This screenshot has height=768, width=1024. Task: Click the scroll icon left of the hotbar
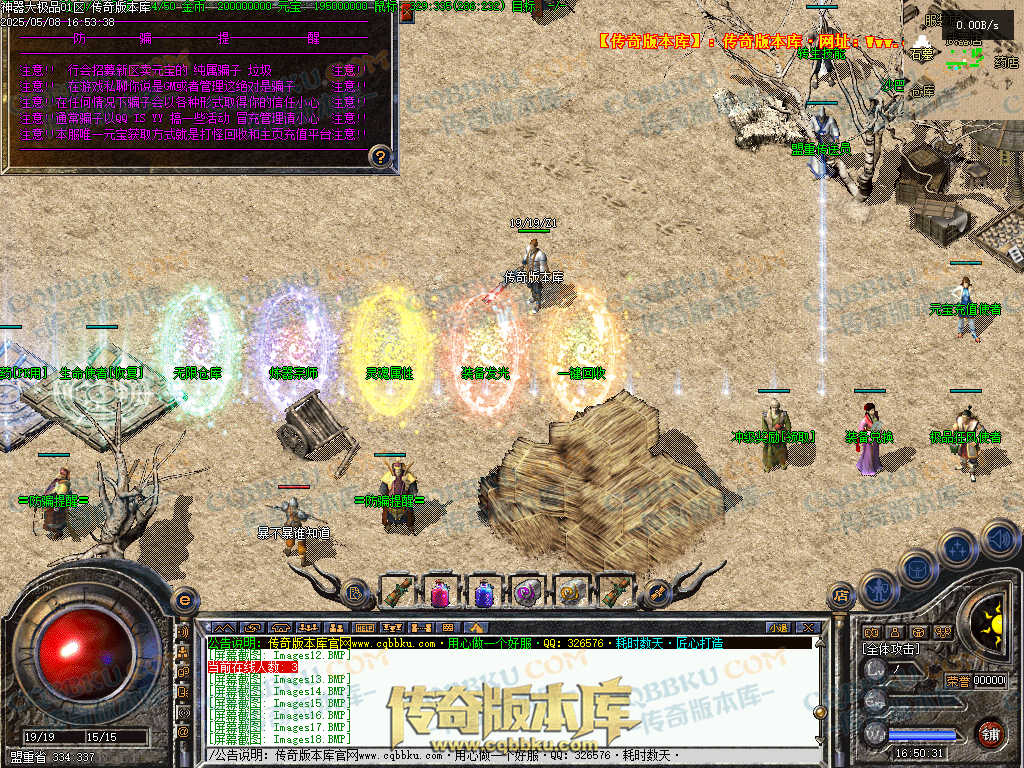point(356,593)
